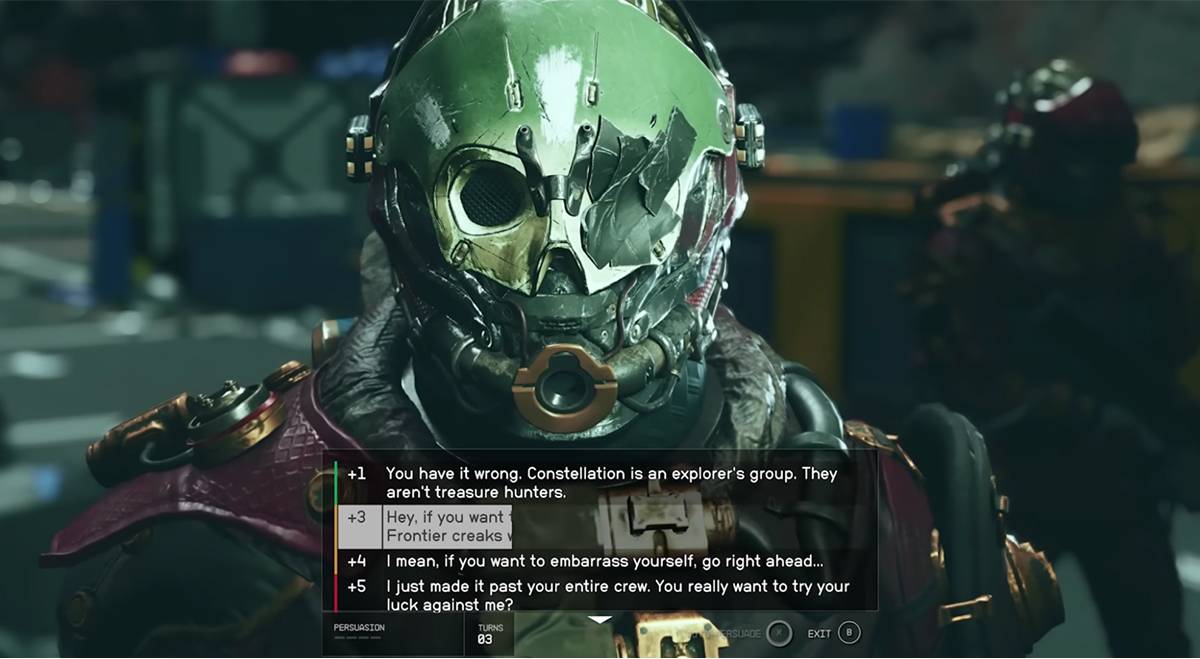This screenshot has height=659, width=1200.
Task: Choose the +5 try your luck reply
Action: [x=610, y=595]
